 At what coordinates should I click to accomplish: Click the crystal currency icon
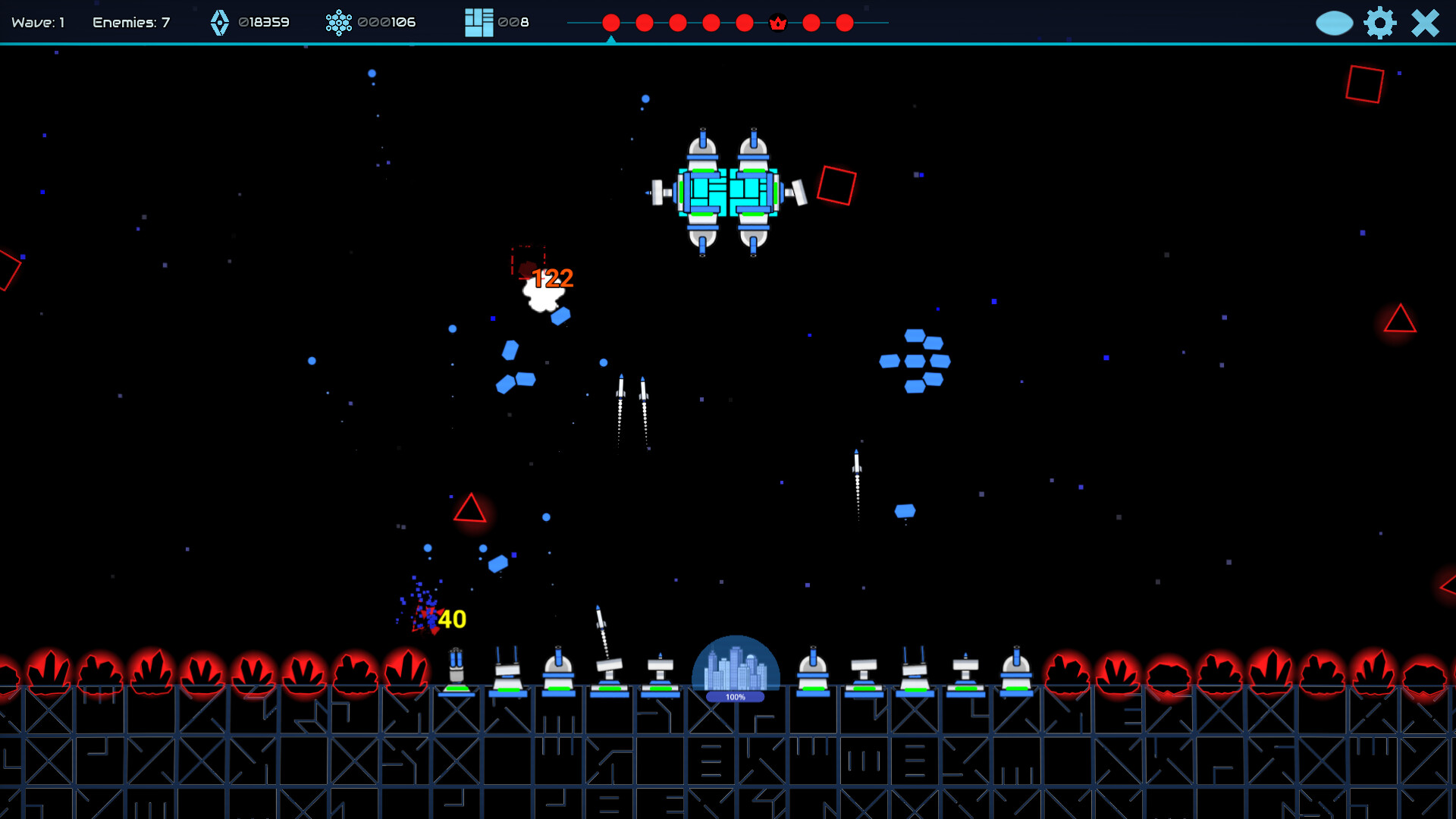[x=220, y=23]
